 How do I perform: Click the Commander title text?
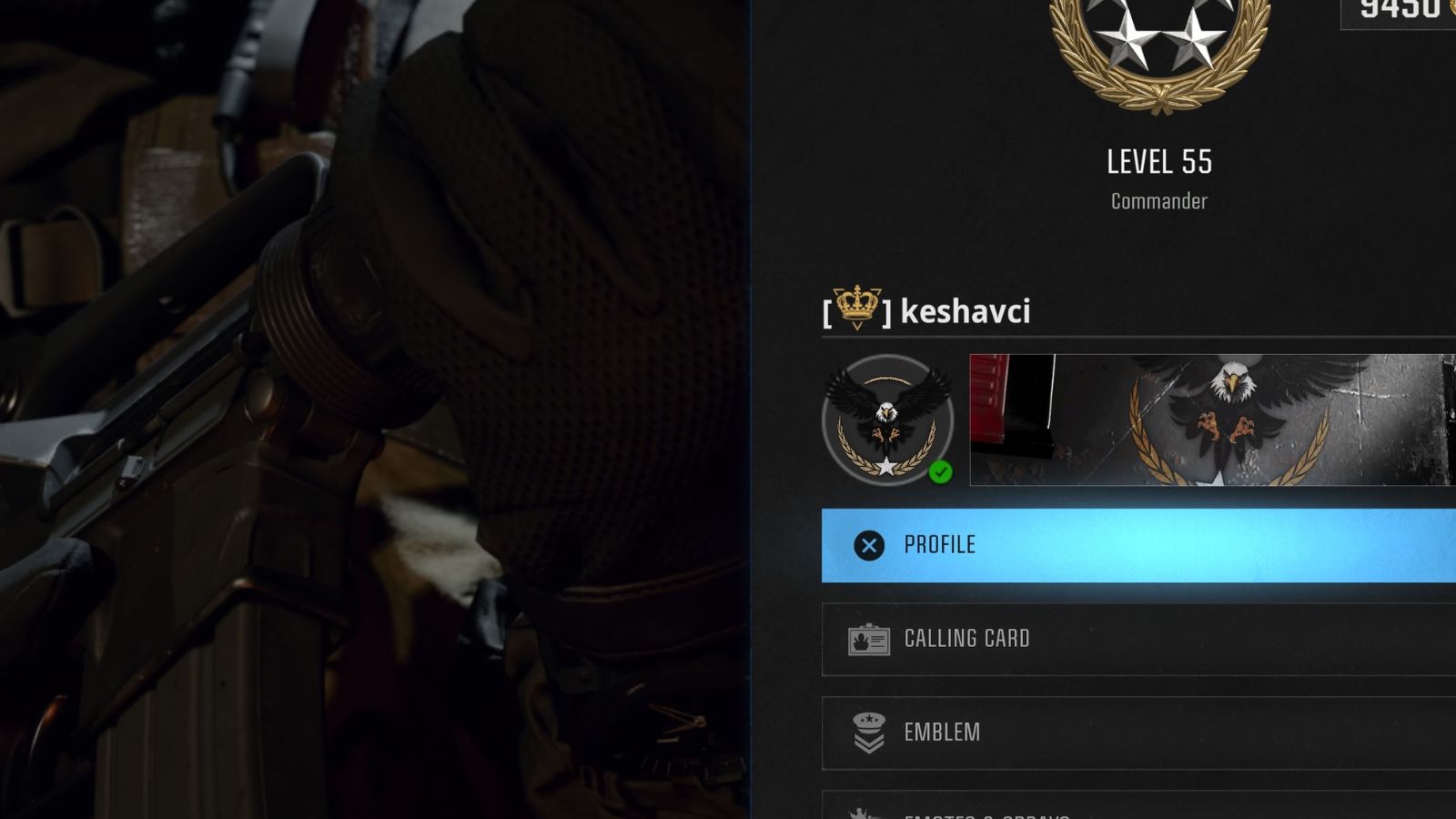pyautogui.click(x=1158, y=201)
